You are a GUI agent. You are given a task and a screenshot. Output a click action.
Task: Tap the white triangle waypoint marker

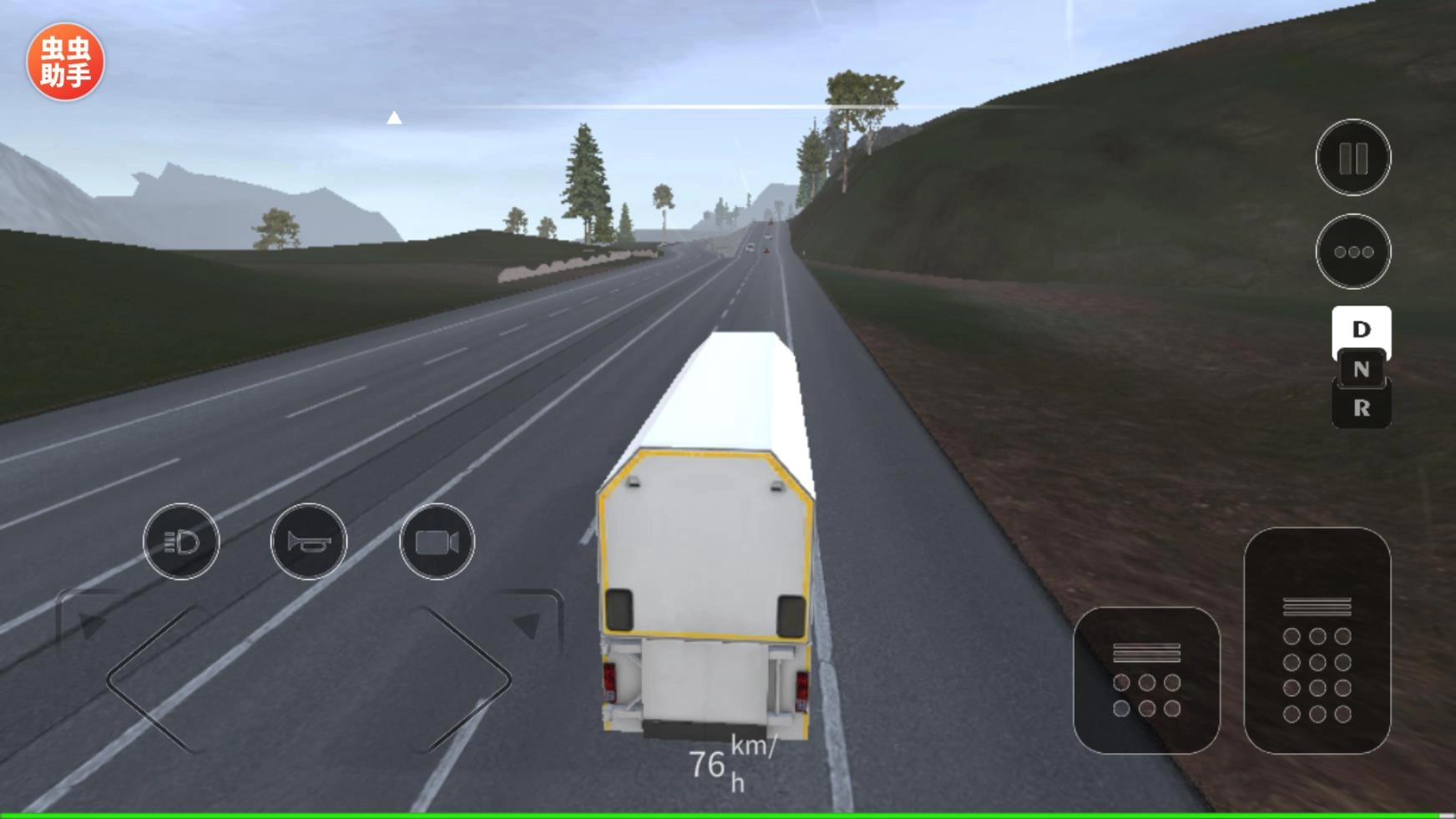tap(396, 118)
